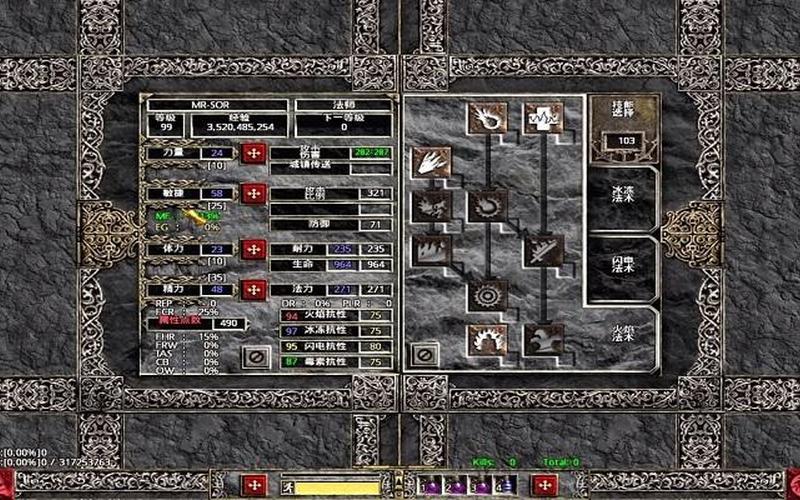The height and width of the screenshot is (500, 800).
Task: Close the skill tree panel
Action: (425, 355)
